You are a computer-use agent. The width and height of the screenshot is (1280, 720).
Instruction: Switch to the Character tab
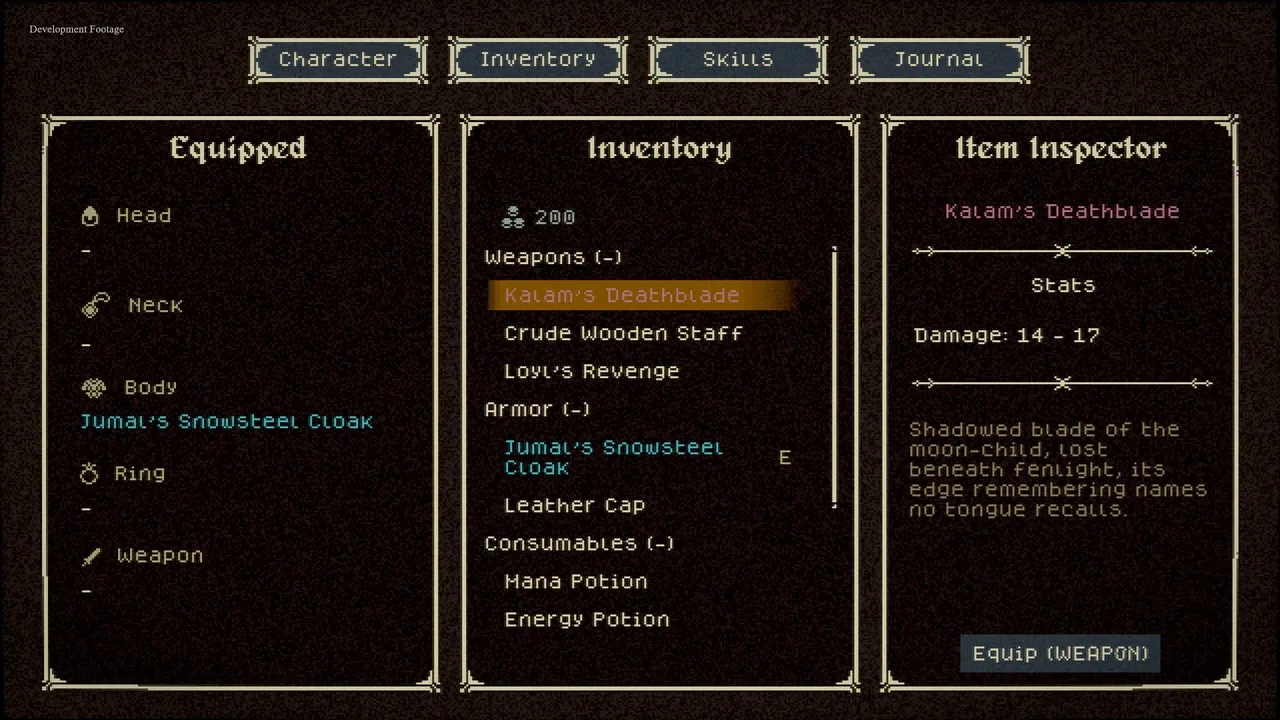coord(338,60)
